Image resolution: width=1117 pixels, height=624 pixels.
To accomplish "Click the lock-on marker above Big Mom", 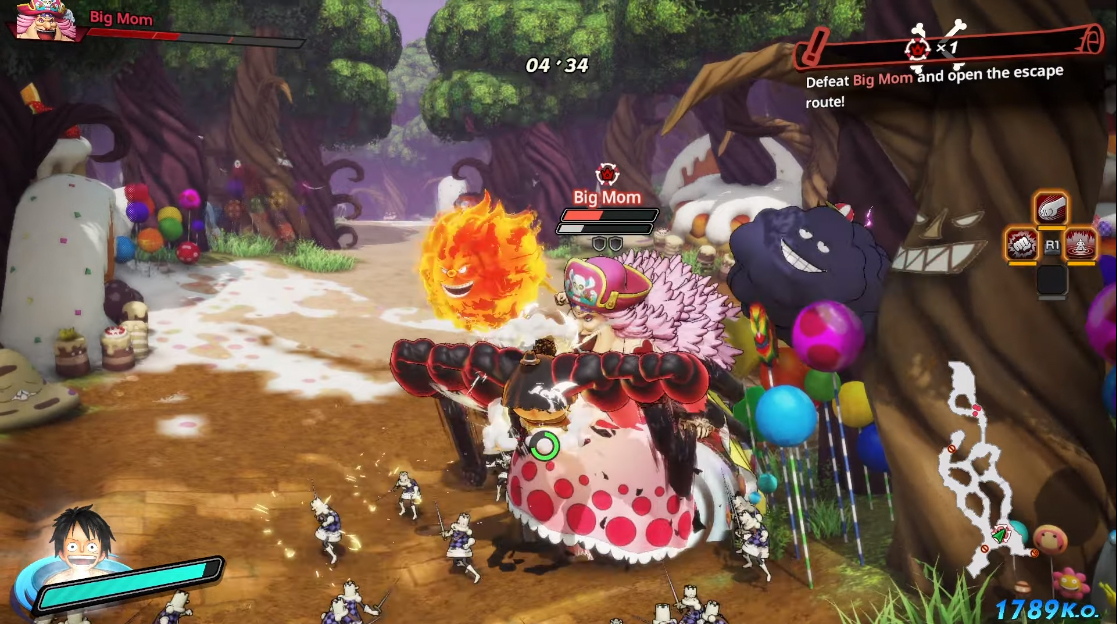I will 606,174.
